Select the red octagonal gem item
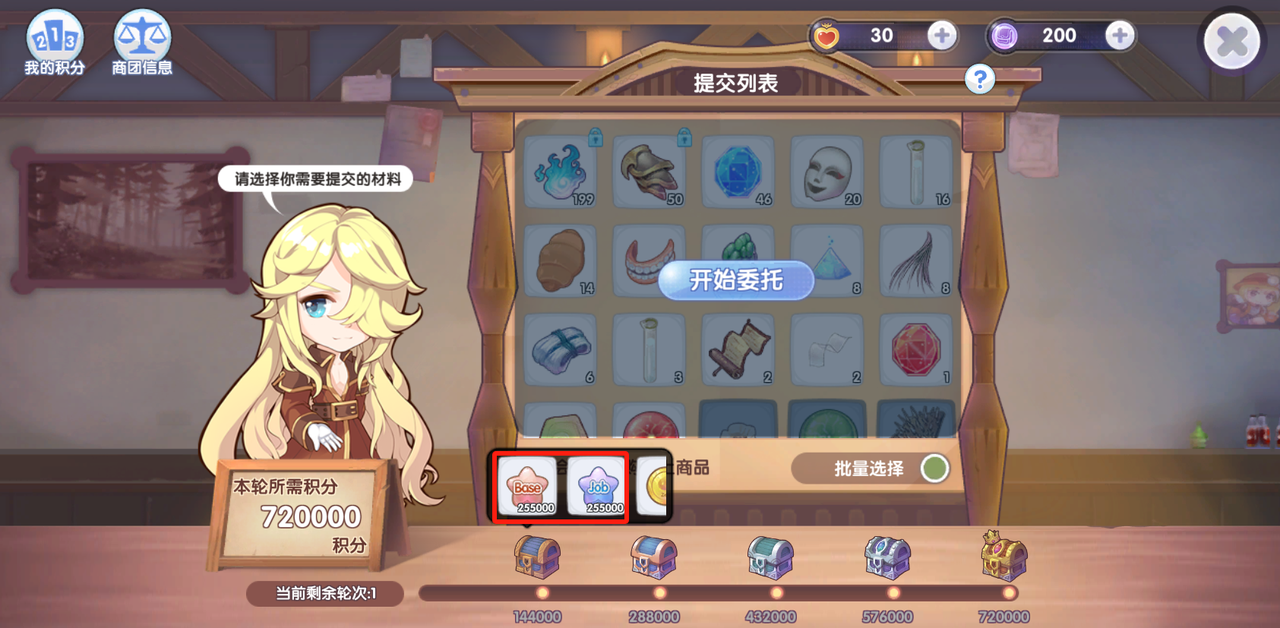The height and width of the screenshot is (628, 1280). 915,349
